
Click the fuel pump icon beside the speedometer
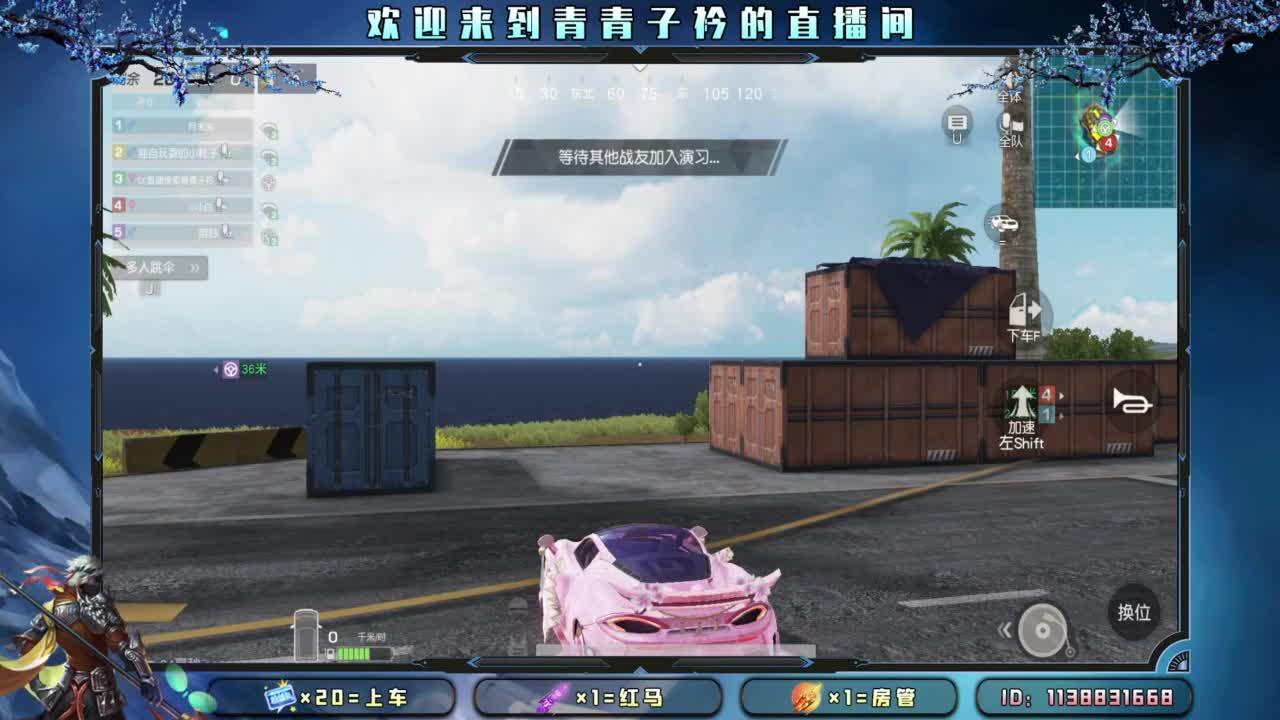click(330, 653)
